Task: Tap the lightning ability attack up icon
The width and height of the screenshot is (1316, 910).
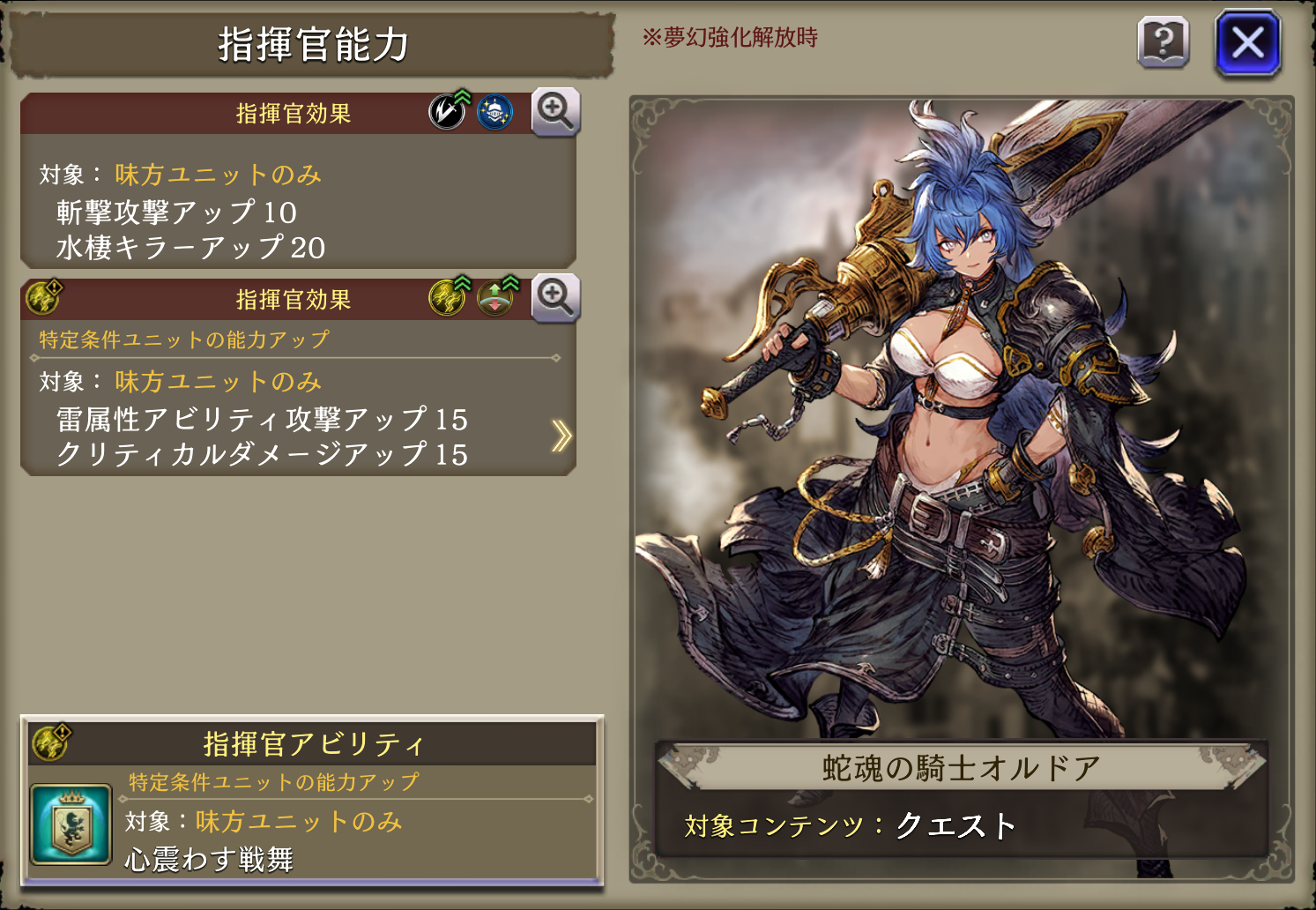Action: click(448, 297)
